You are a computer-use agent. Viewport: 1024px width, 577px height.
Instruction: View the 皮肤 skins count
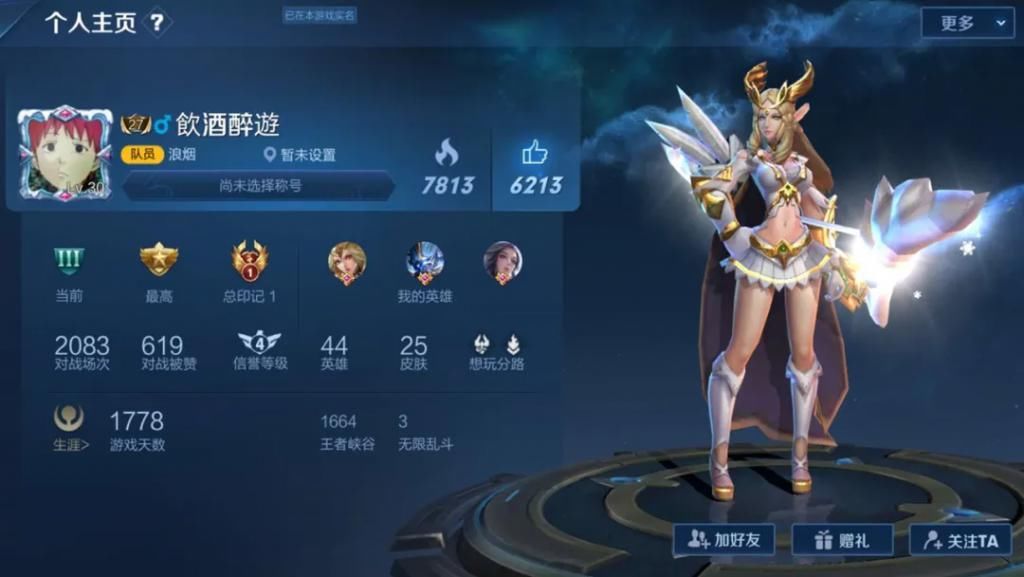[413, 352]
